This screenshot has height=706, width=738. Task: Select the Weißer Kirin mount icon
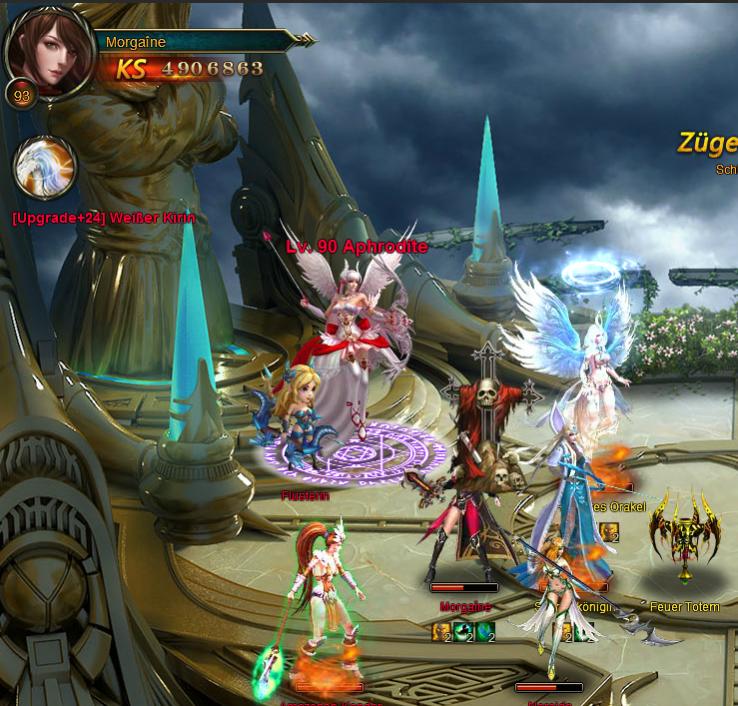pos(46,167)
